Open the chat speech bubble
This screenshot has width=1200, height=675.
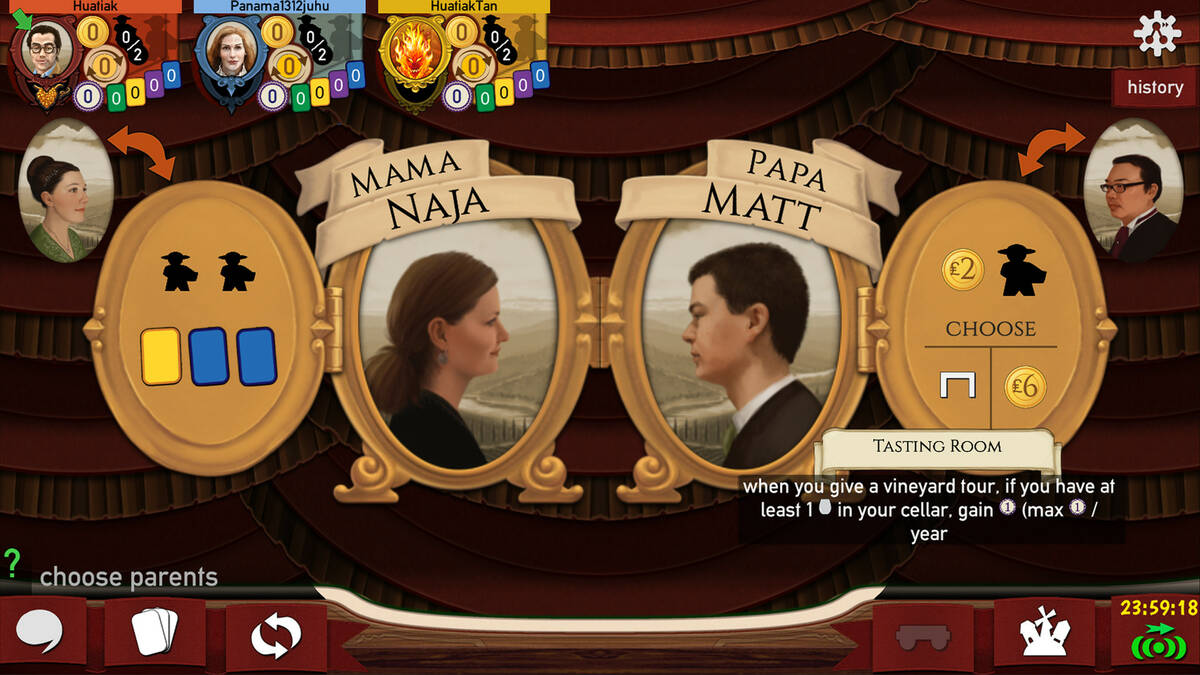tap(39, 632)
